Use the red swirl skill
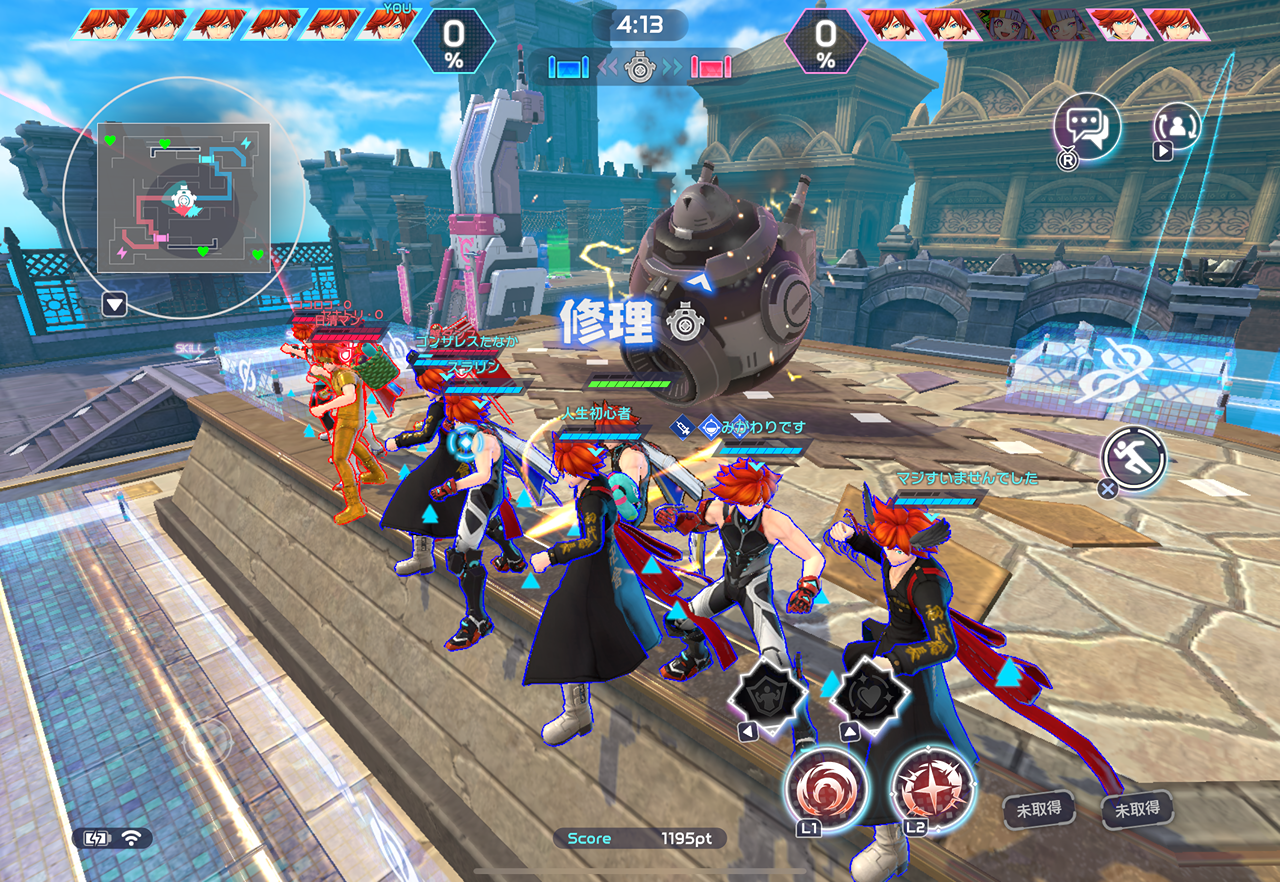This screenshot has width=1280, height=882. (826, 786)
